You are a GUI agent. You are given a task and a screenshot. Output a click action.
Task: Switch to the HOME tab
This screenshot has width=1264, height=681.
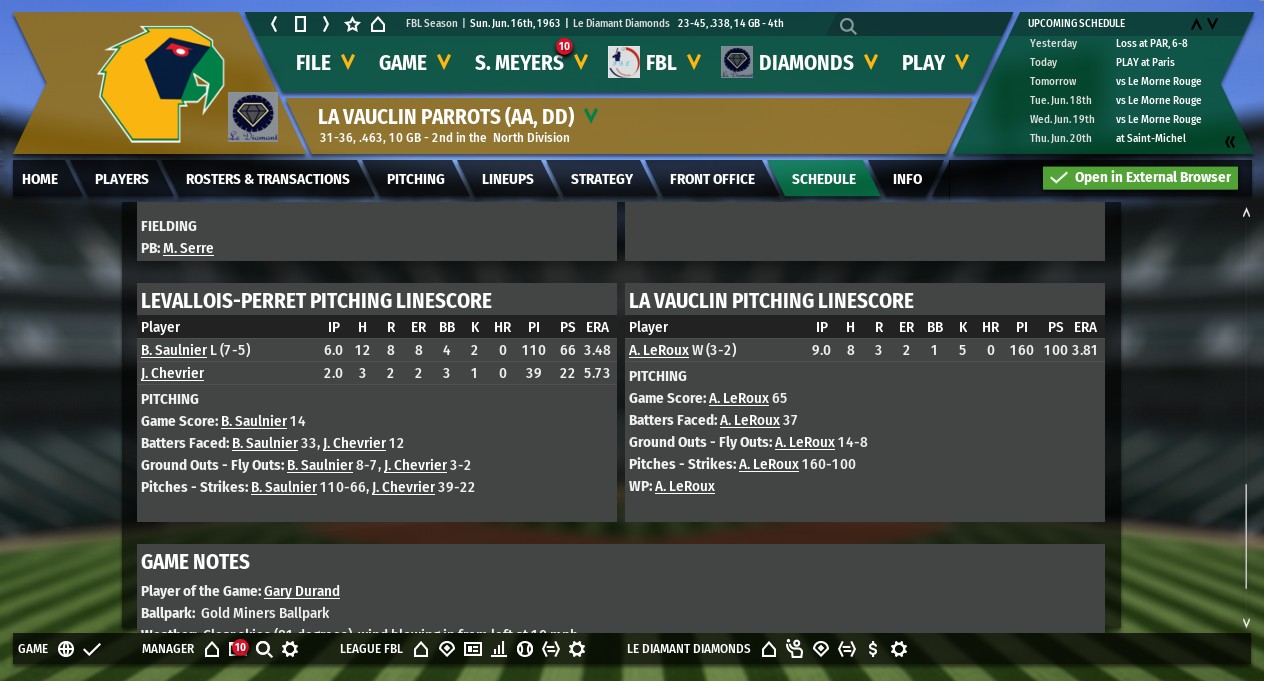point(40,179)
